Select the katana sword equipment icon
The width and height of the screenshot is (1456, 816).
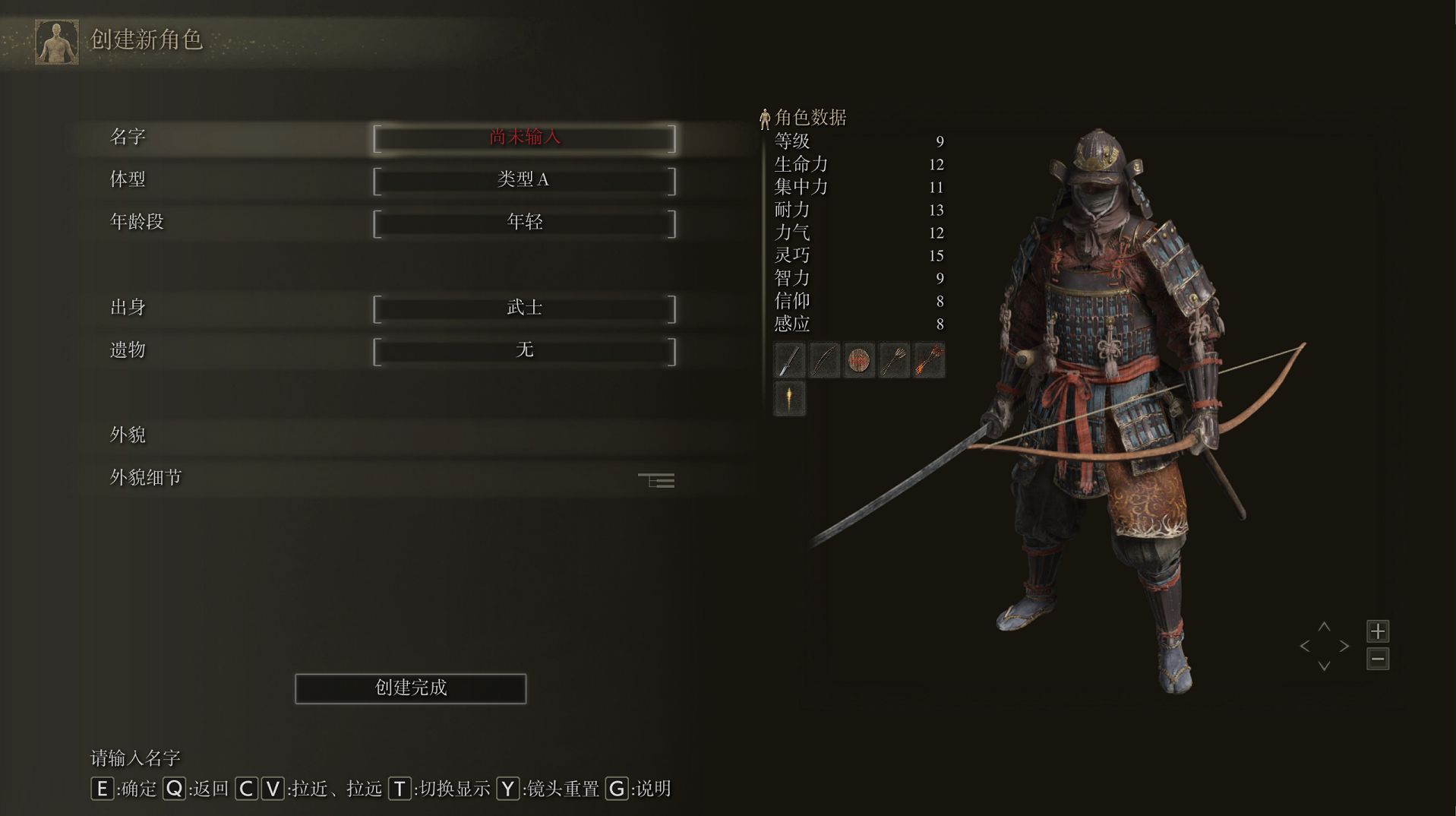pos(789,360)
